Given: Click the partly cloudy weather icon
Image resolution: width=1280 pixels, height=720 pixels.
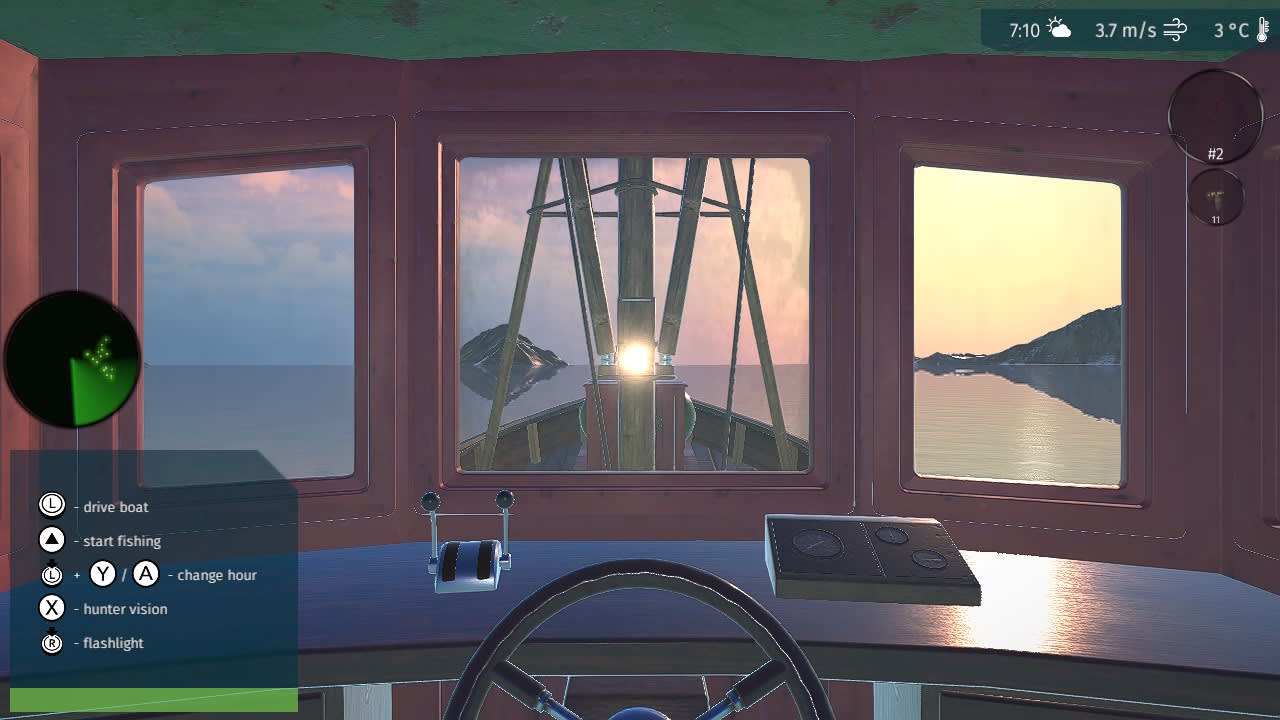Looking at the screenshot, I should [1058, 30].
